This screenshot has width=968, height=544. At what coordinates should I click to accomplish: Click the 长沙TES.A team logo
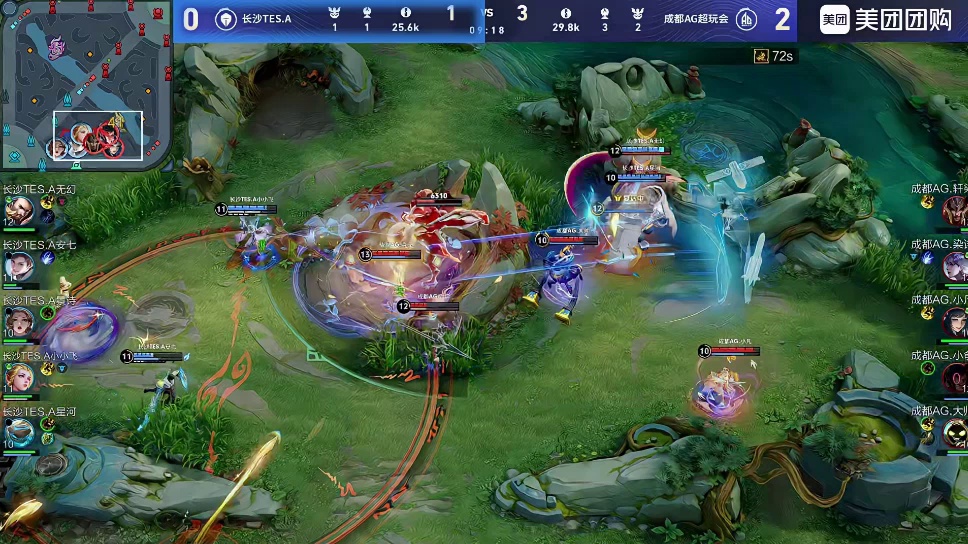click(225, 19)
